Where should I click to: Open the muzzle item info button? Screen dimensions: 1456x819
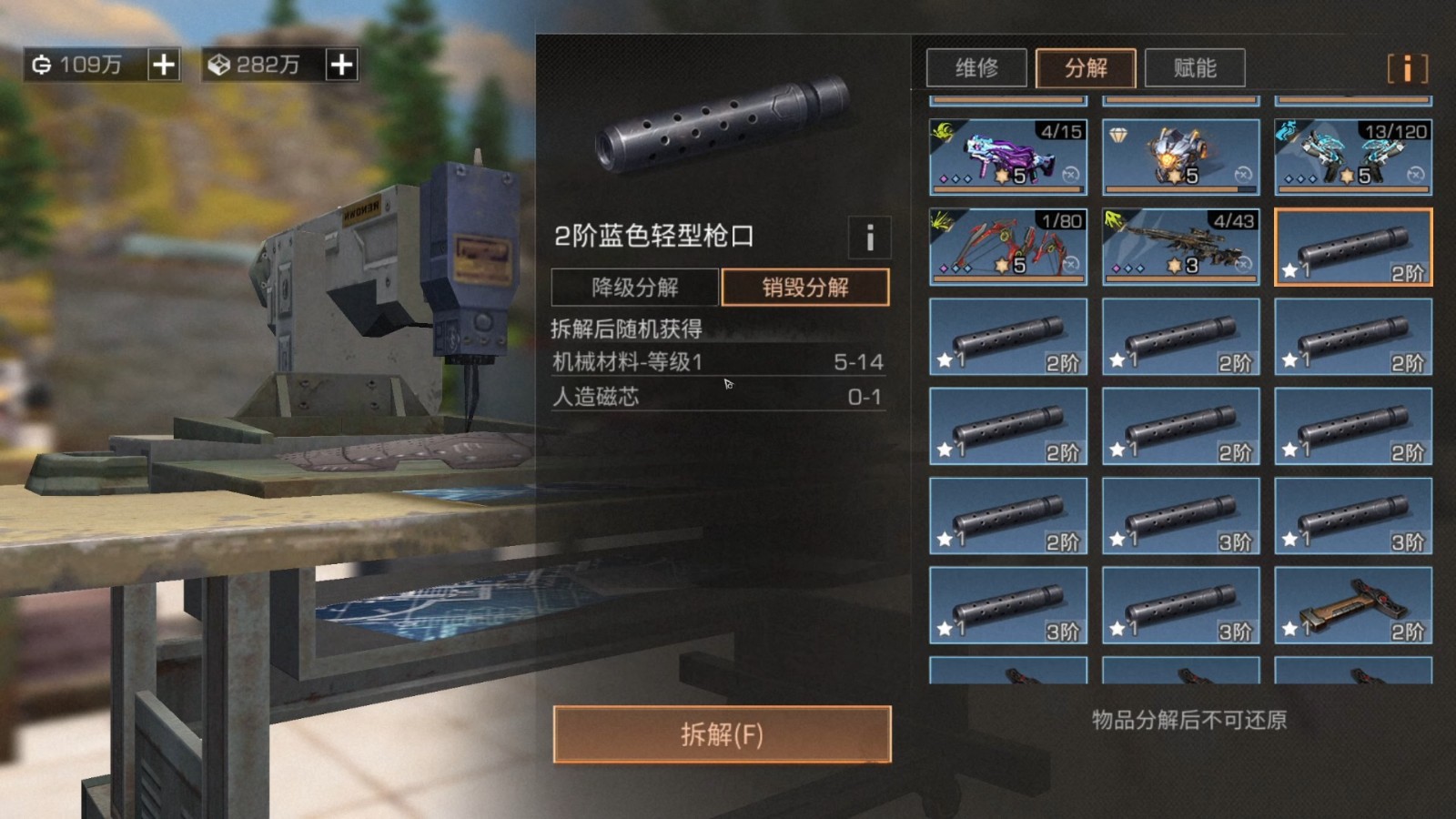coord(869,238)
